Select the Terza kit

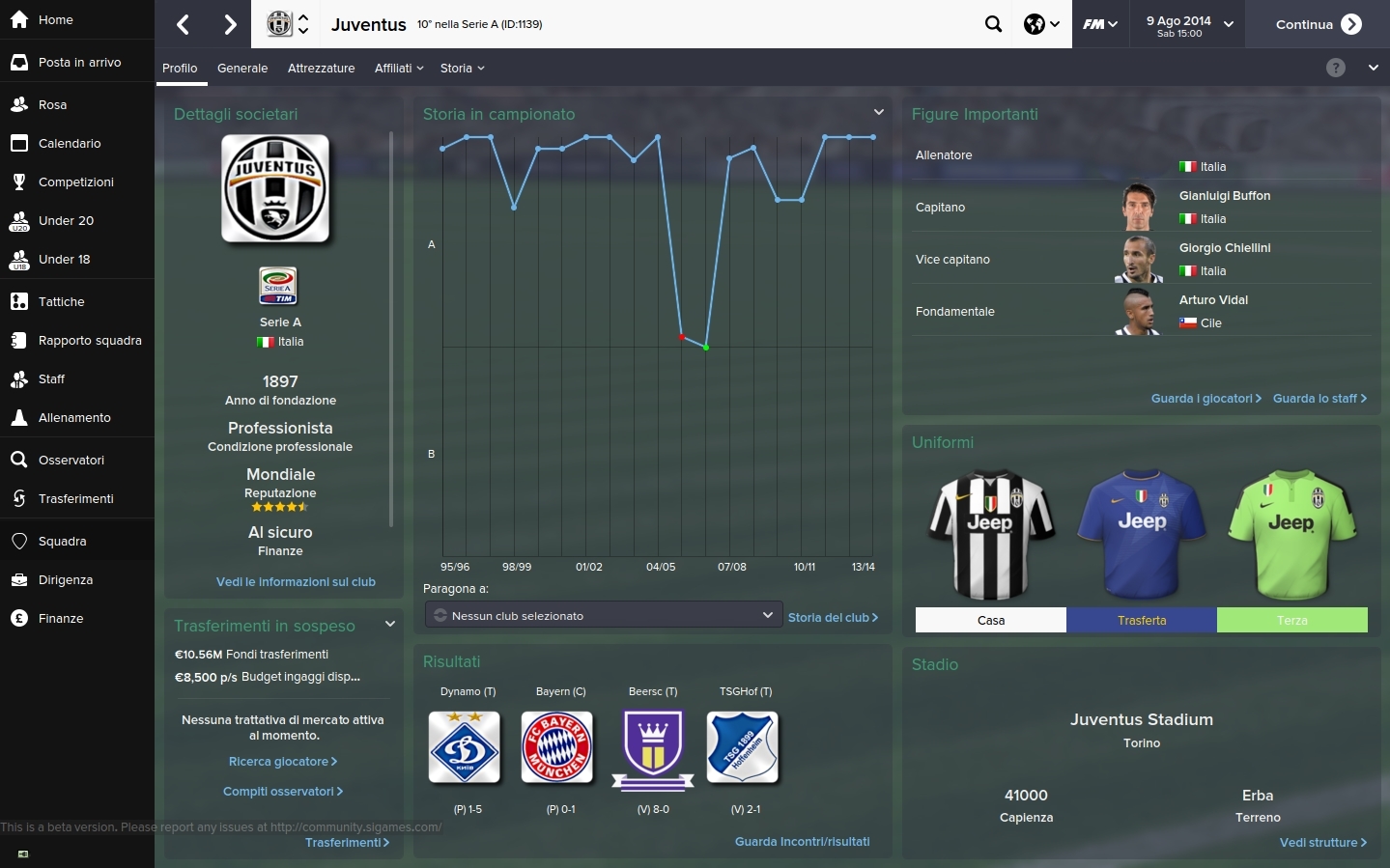[1291, 620]
